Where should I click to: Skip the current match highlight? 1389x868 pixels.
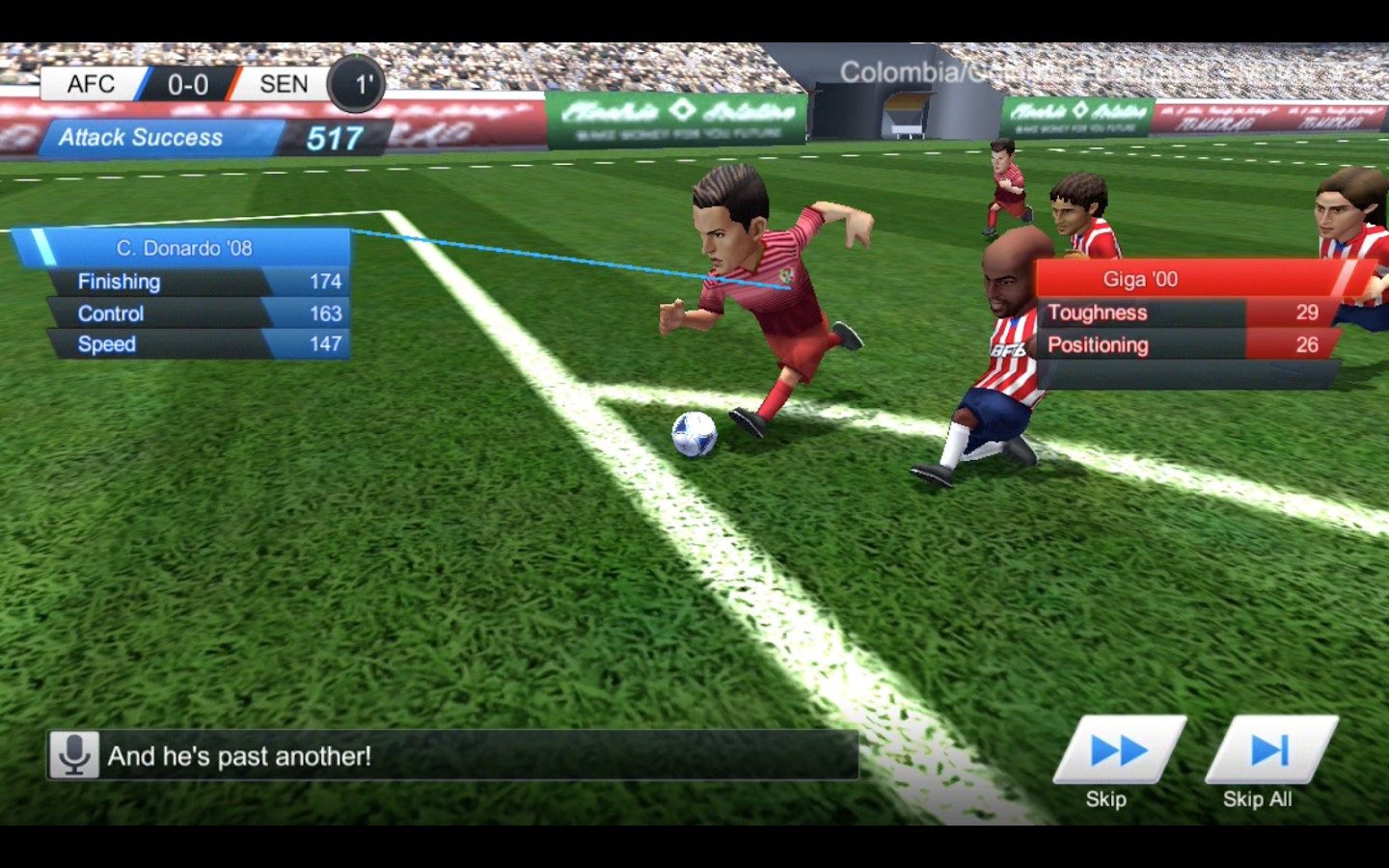(x=1118, y=751)
